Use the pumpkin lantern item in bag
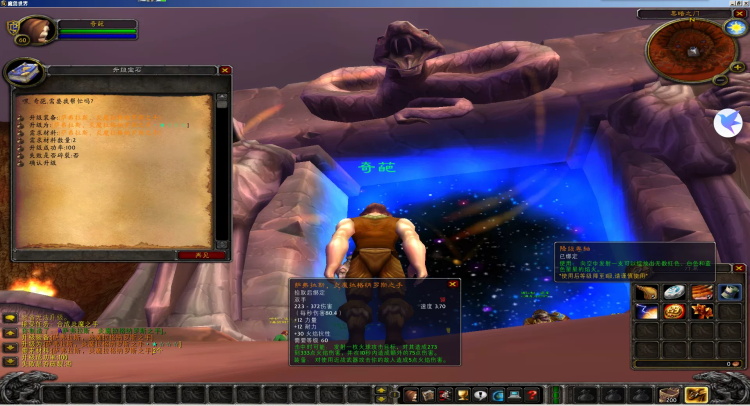Screen dimensions: 750x406 675,312
